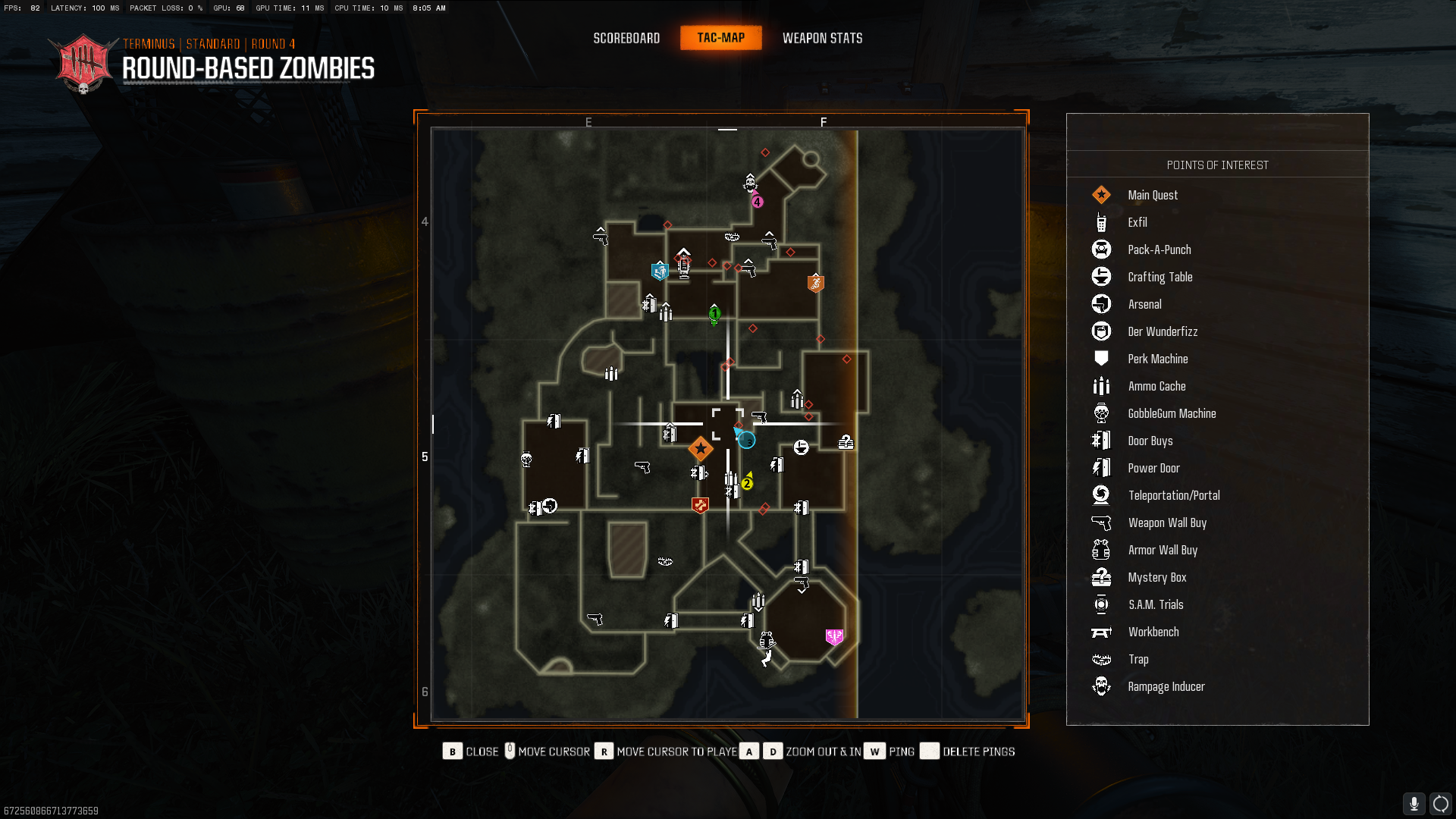Viewport: 1456px width, 819px height.
Task: Click the Armor Wall Buy icon in legend
Action: click(x=1101, y=550)
